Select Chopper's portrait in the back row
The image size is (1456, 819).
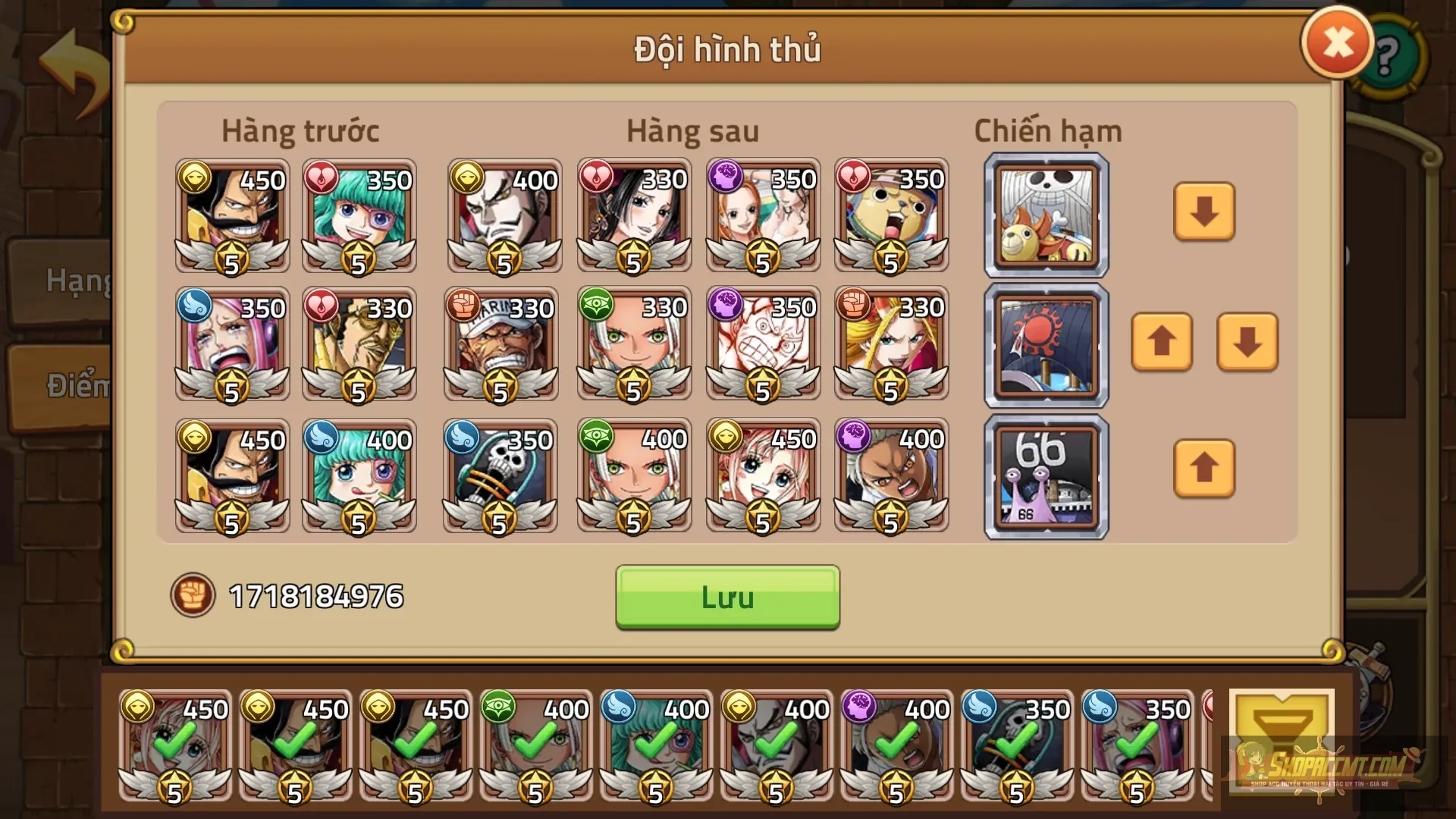[891, 216]
